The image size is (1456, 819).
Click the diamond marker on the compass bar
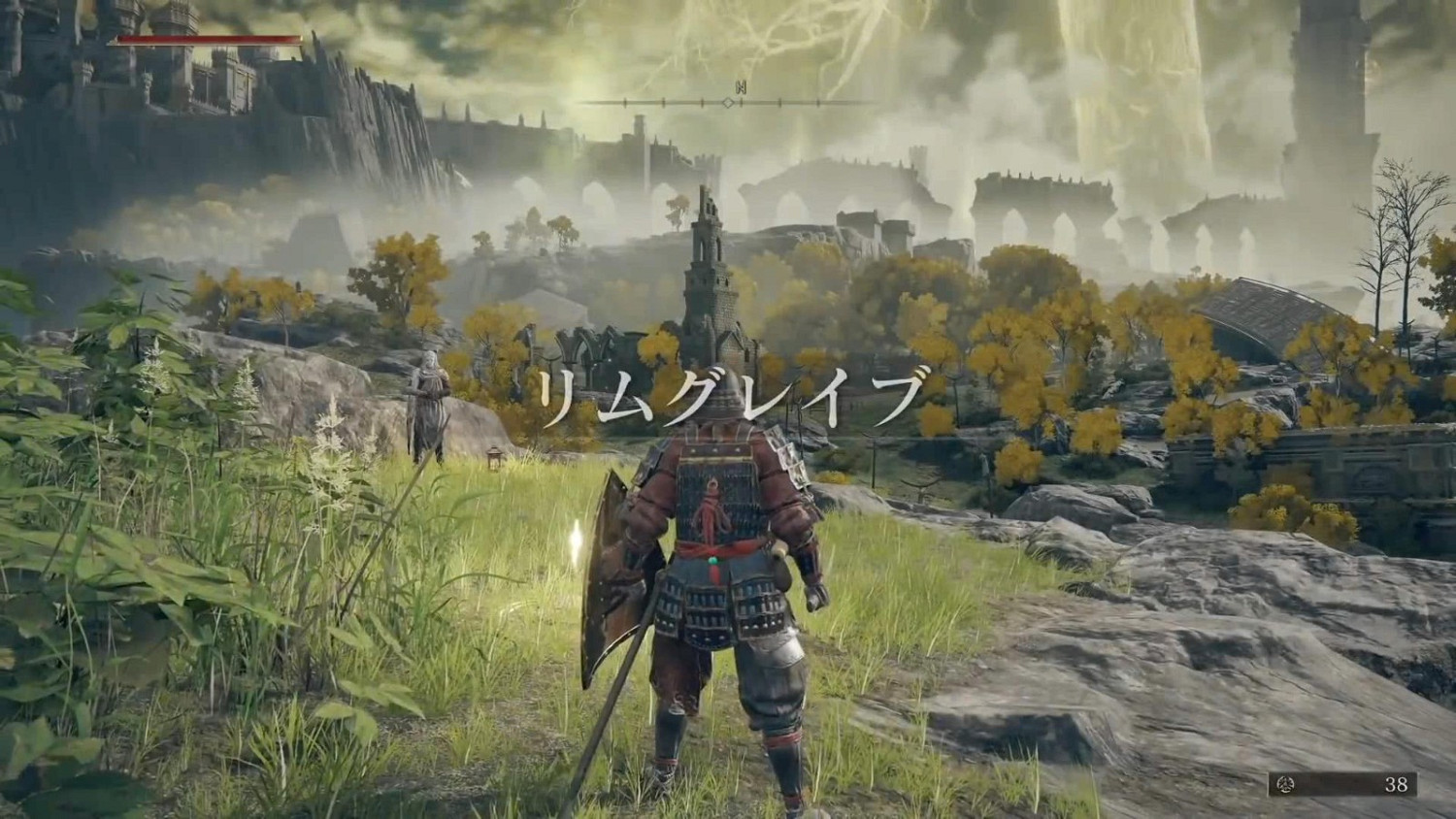727,101
